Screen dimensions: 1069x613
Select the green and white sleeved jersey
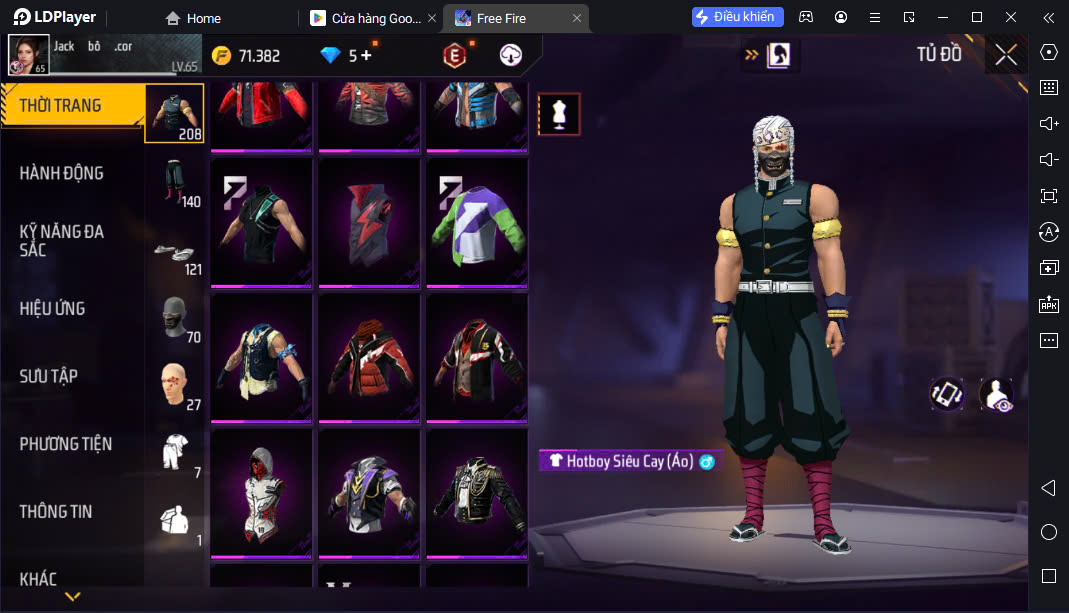coord(476,223)
